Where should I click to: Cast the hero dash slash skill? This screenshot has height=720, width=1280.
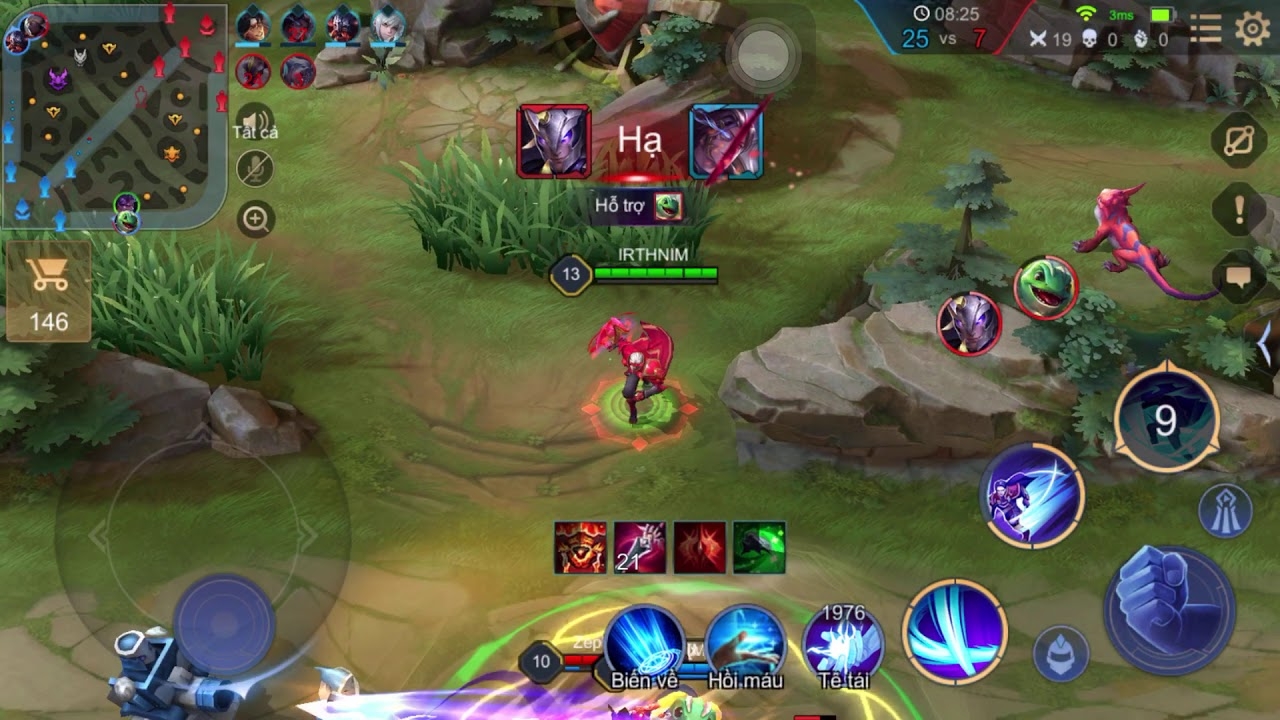(x=1032, y=495)
